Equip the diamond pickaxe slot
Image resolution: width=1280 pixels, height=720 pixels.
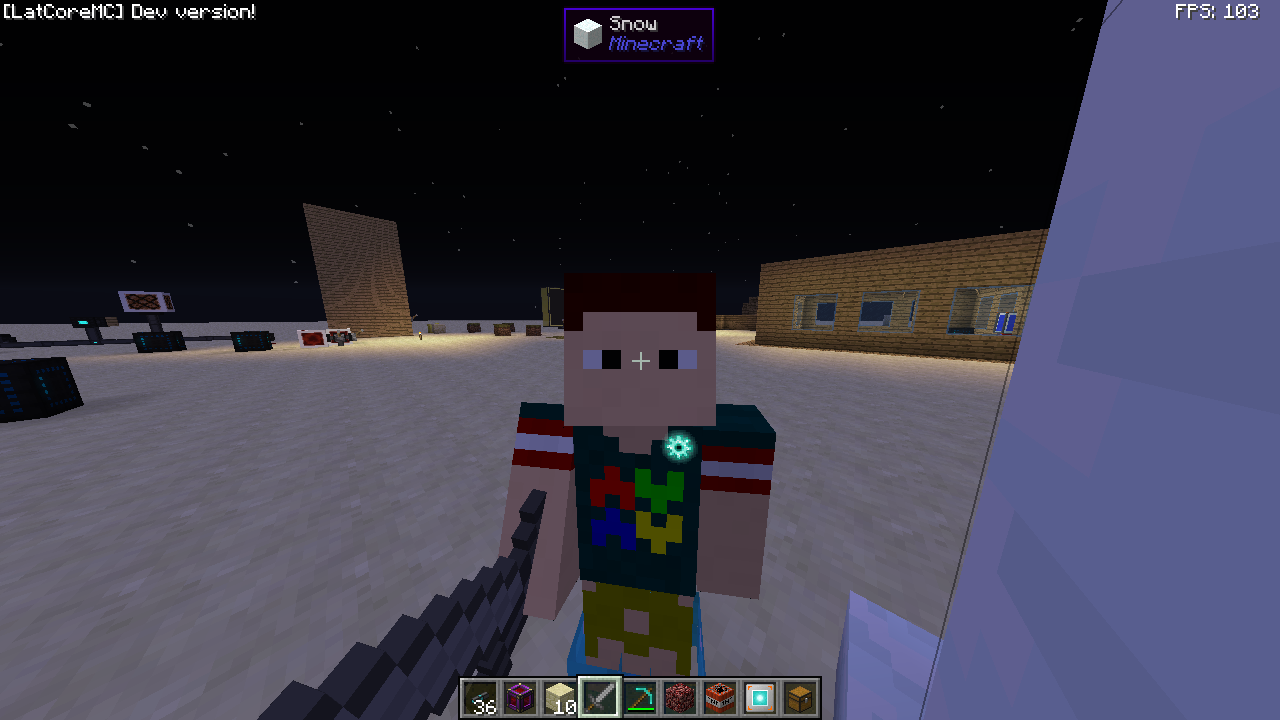(640, 697)
